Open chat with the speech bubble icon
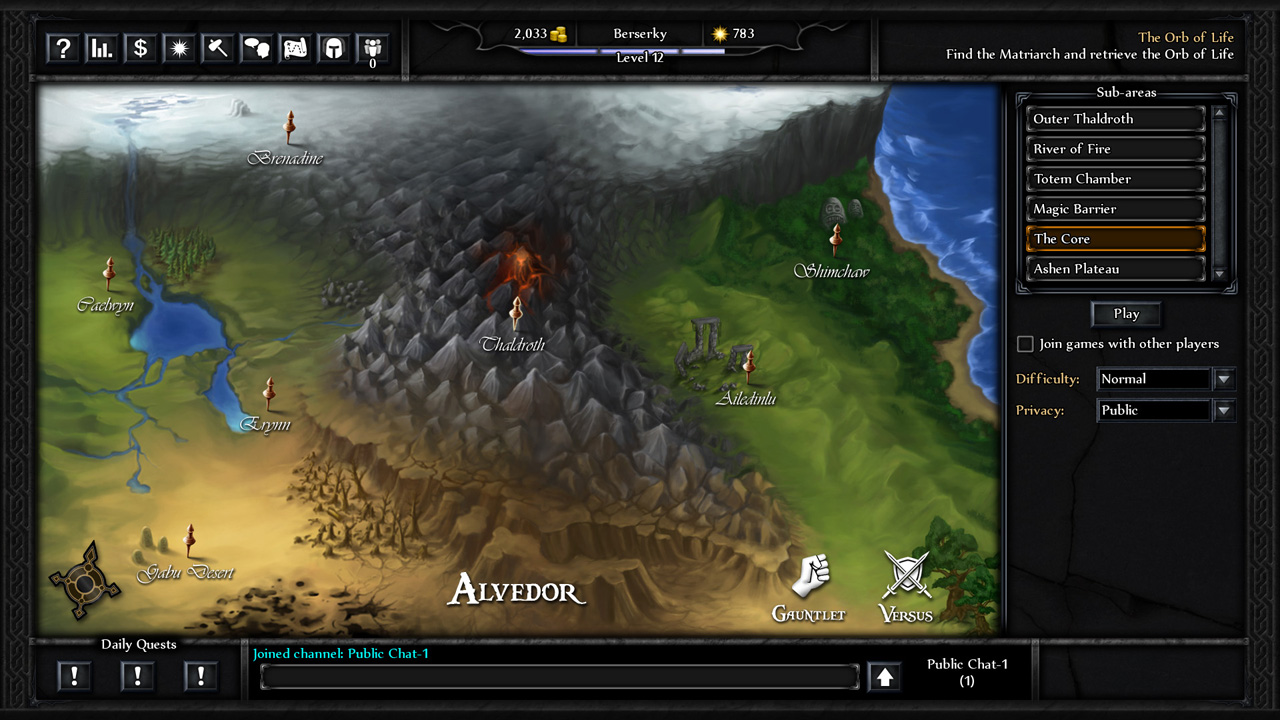Screen dimensions: 1280x720 256,47
